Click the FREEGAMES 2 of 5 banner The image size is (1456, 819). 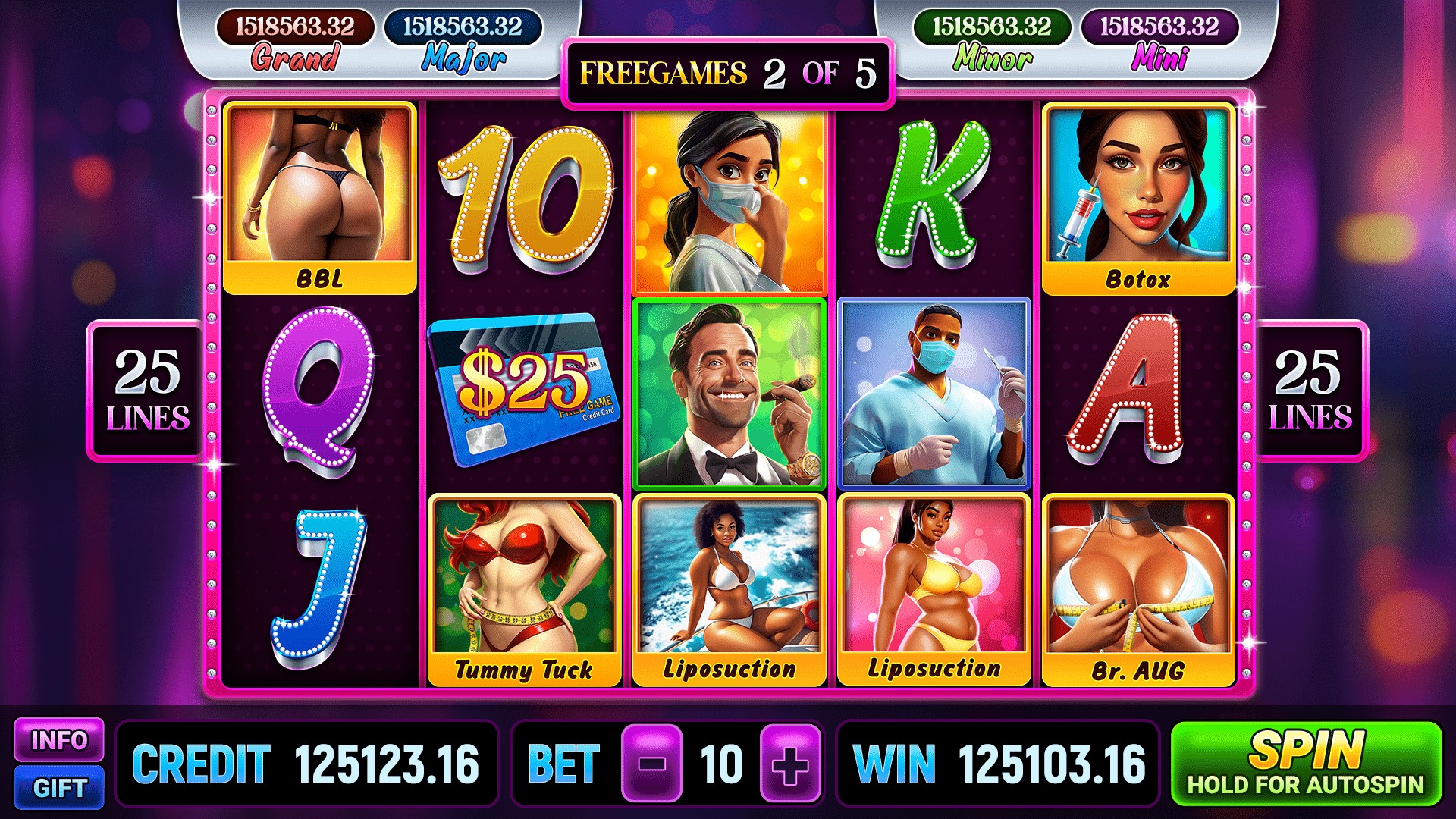pos(726,74)
